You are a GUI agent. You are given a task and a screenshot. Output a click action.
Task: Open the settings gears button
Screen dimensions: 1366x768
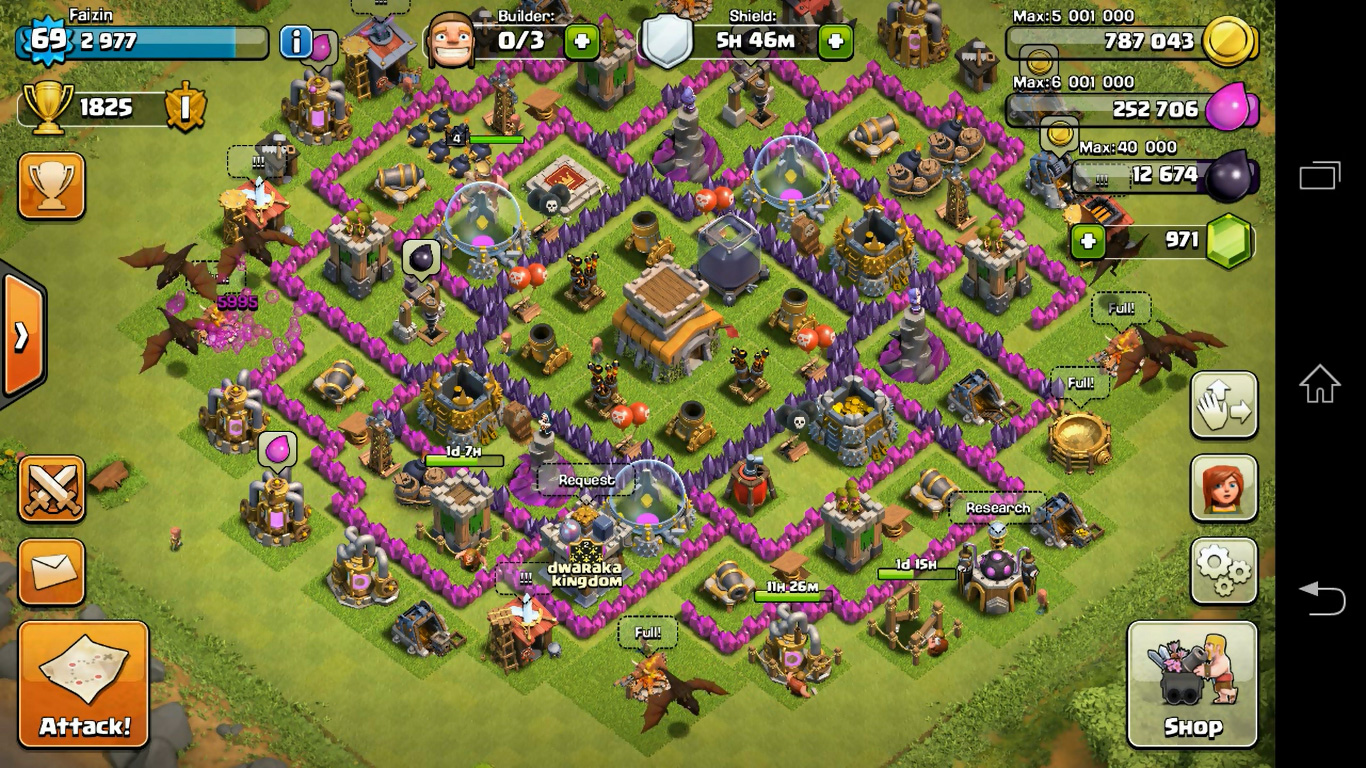[1223, 571]
